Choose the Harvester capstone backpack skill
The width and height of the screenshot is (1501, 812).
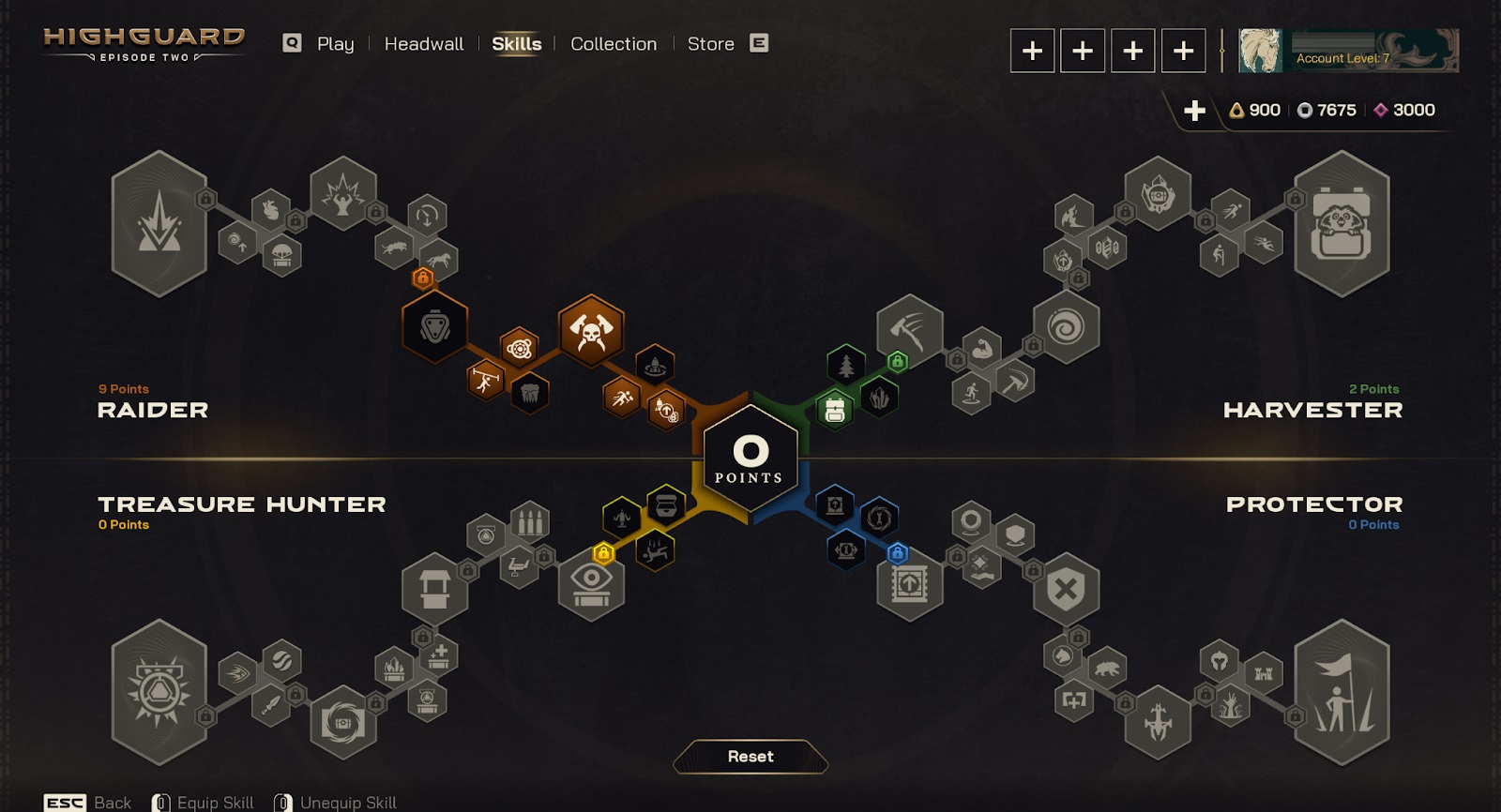point(1342,225)
